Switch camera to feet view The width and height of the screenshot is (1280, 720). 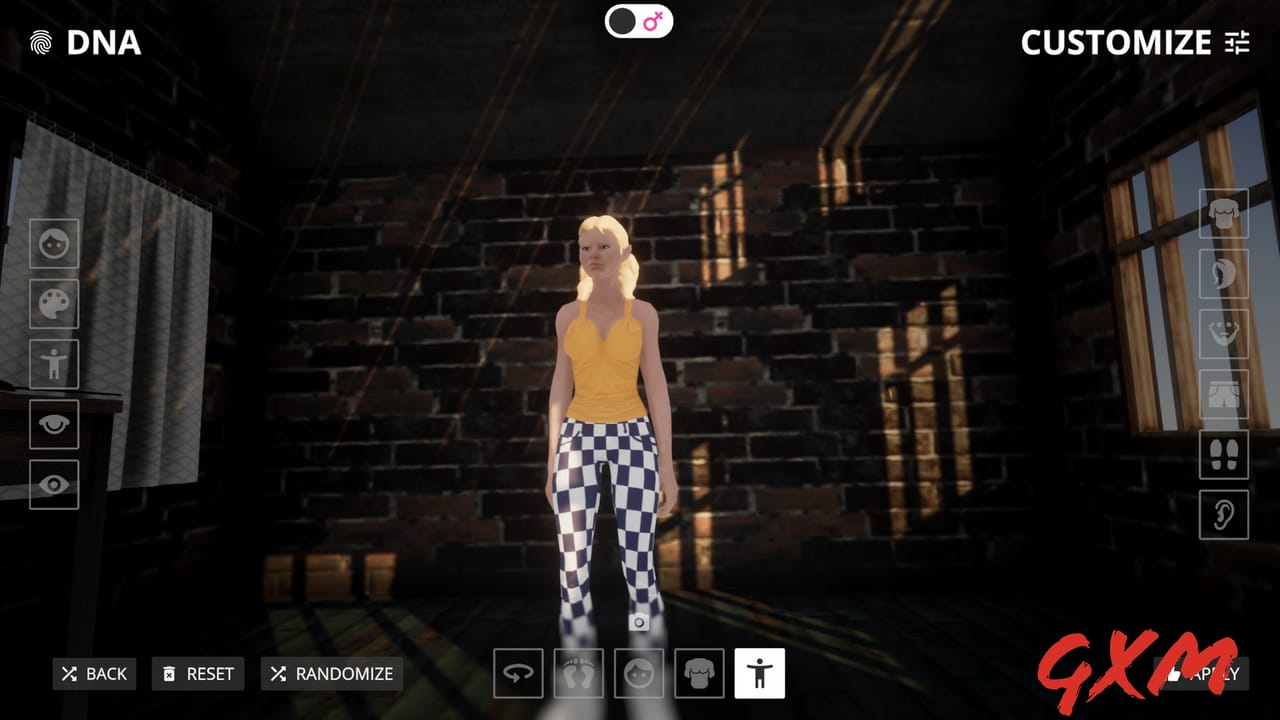(x=578, y=674)
